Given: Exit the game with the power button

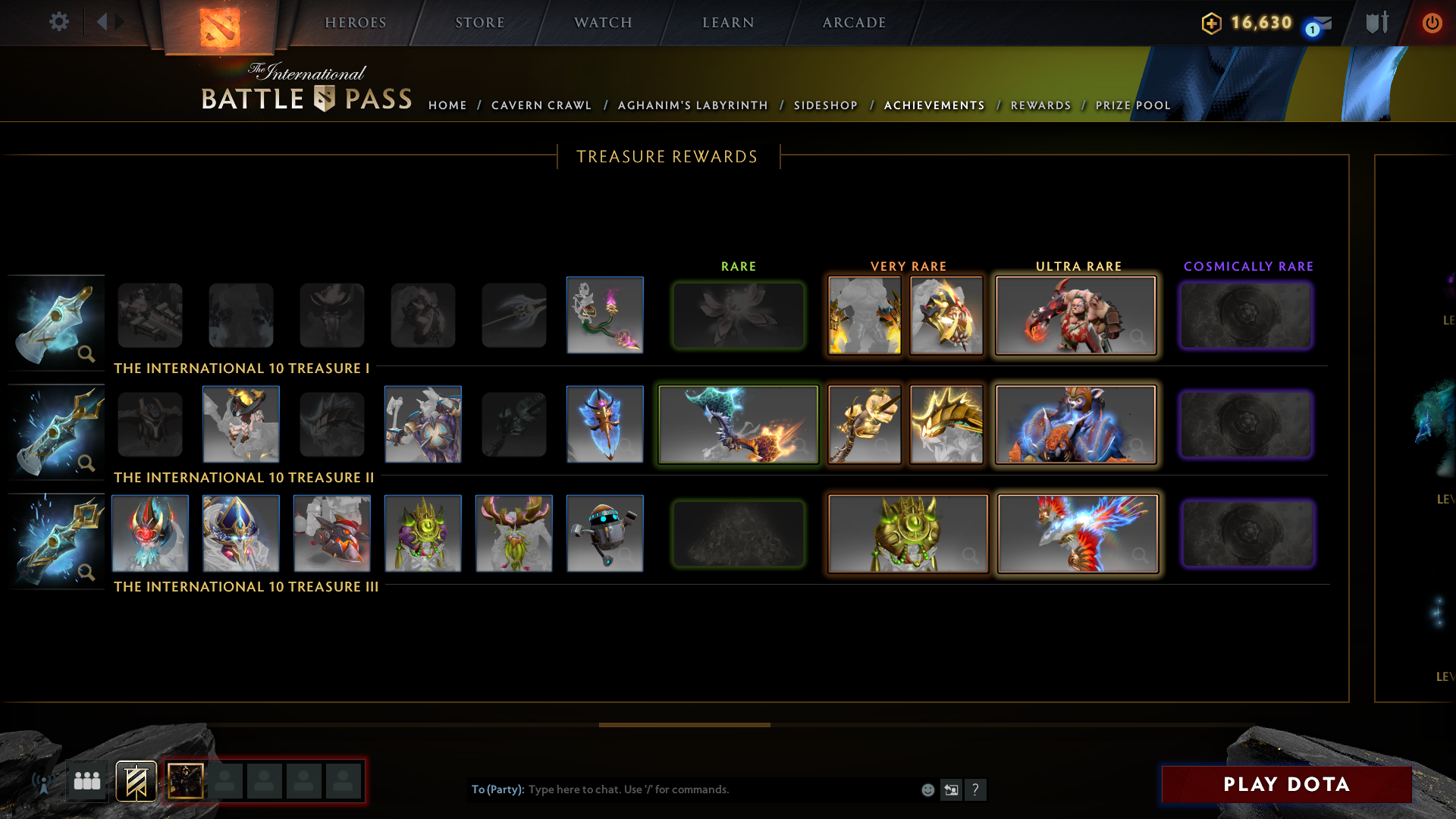Looking at the screenshot, I should click(1432, 23).
